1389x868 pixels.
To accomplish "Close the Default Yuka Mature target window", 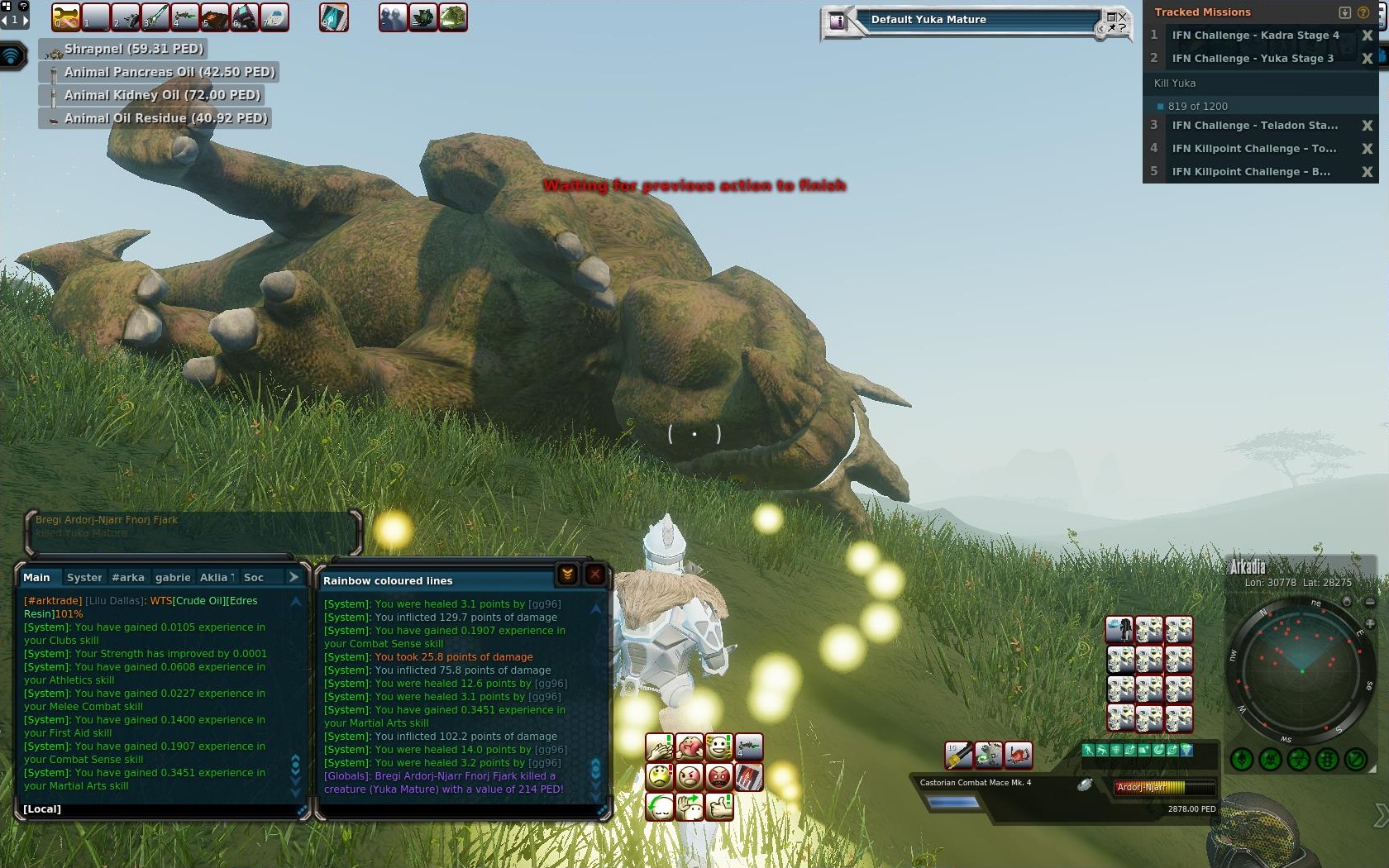I will click(x=1122, y=17).
